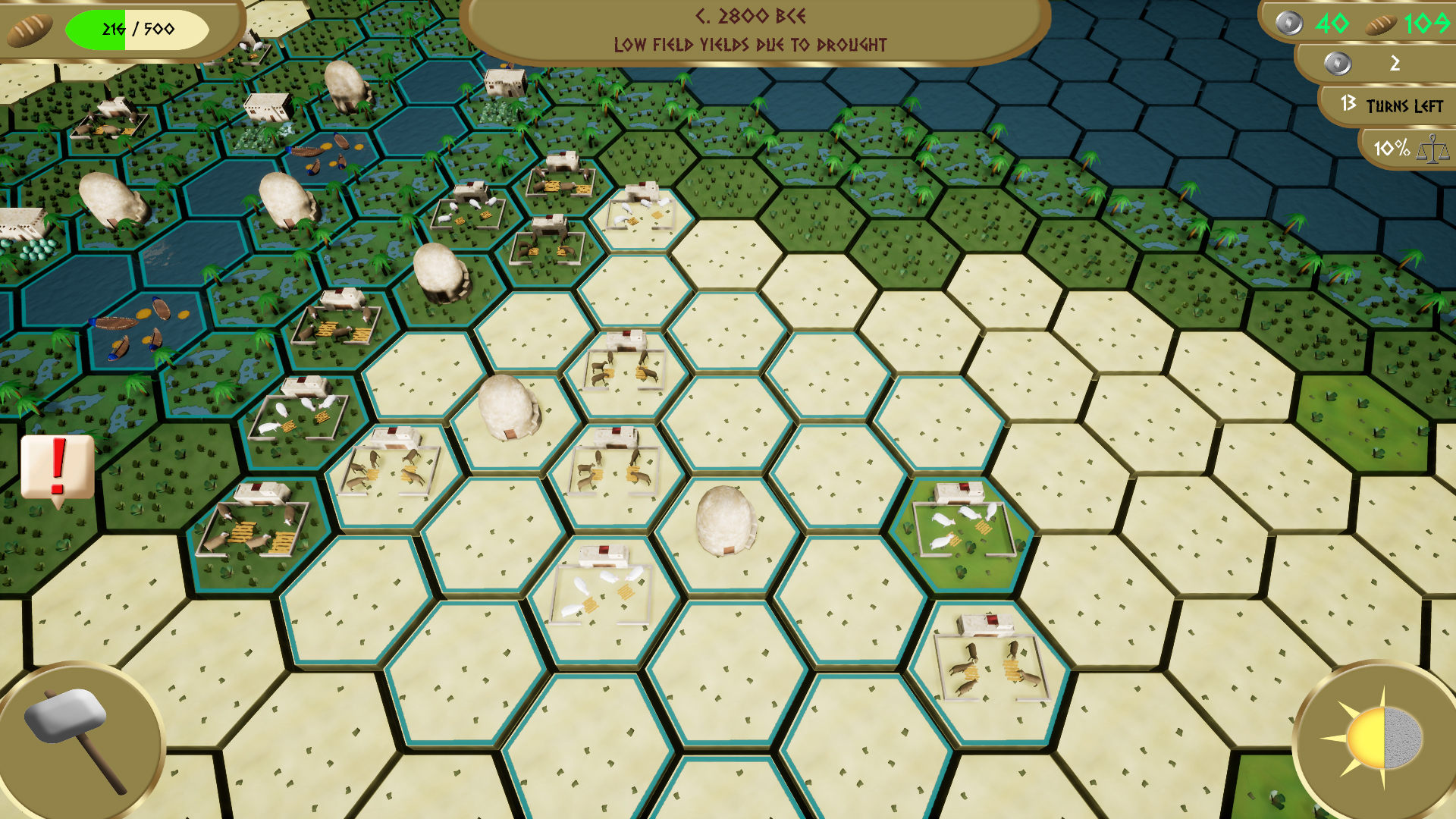This screenshot has width=1456, height=819.
Task: Select the Low Field Yields drought message
Action: pos(751,44)
